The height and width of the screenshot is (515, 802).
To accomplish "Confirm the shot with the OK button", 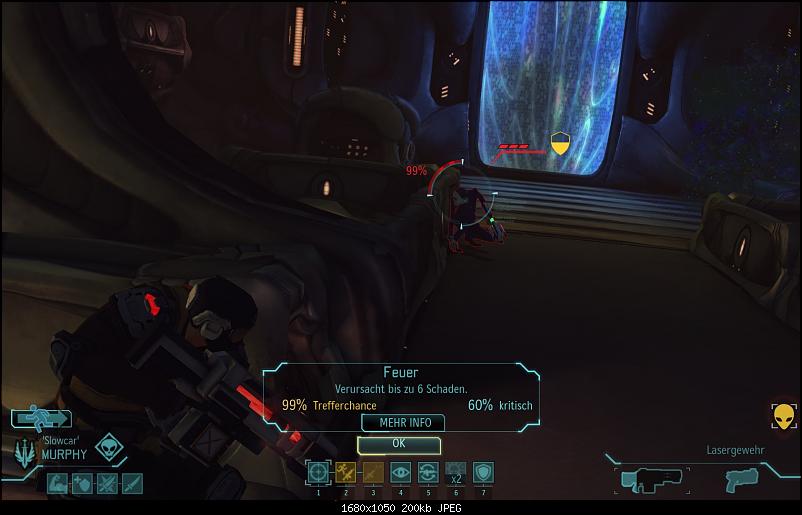I will pos(399,443).
